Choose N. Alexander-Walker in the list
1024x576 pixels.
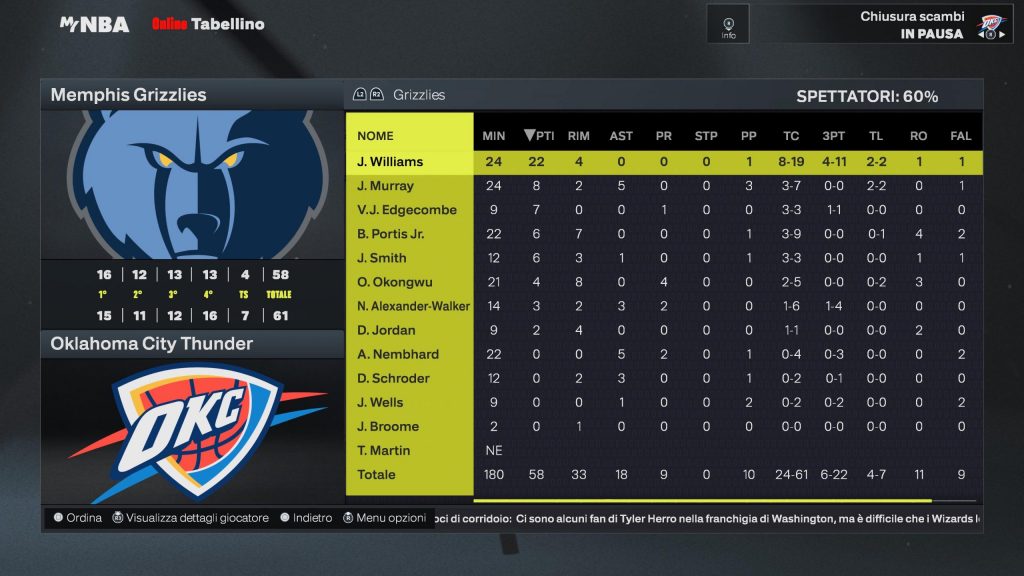tap(413, 306)
